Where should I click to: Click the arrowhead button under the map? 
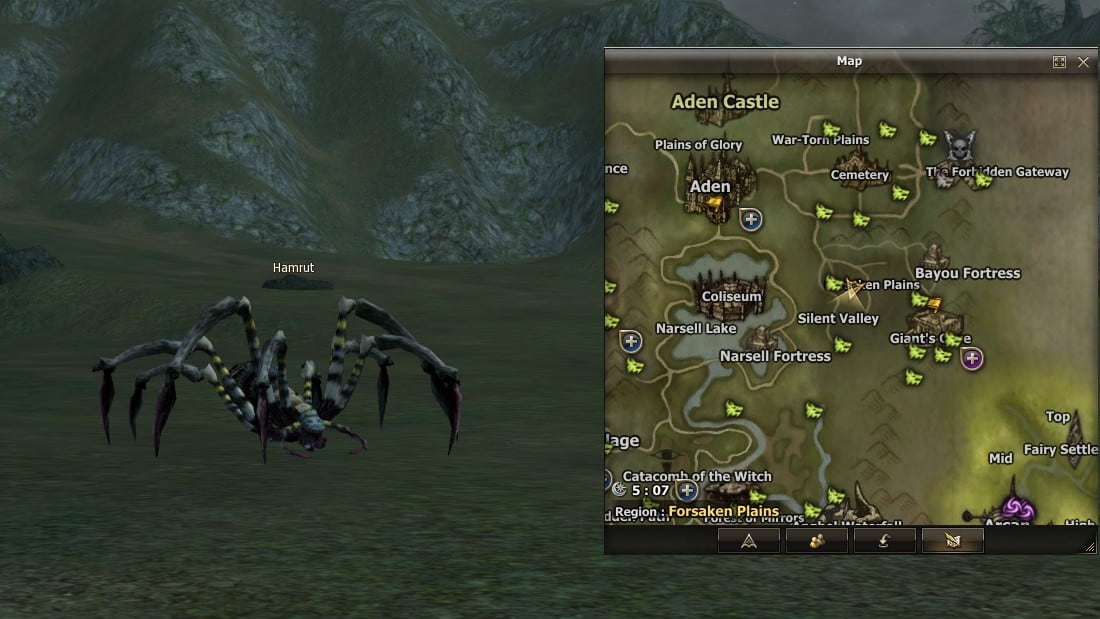point(748,541)
